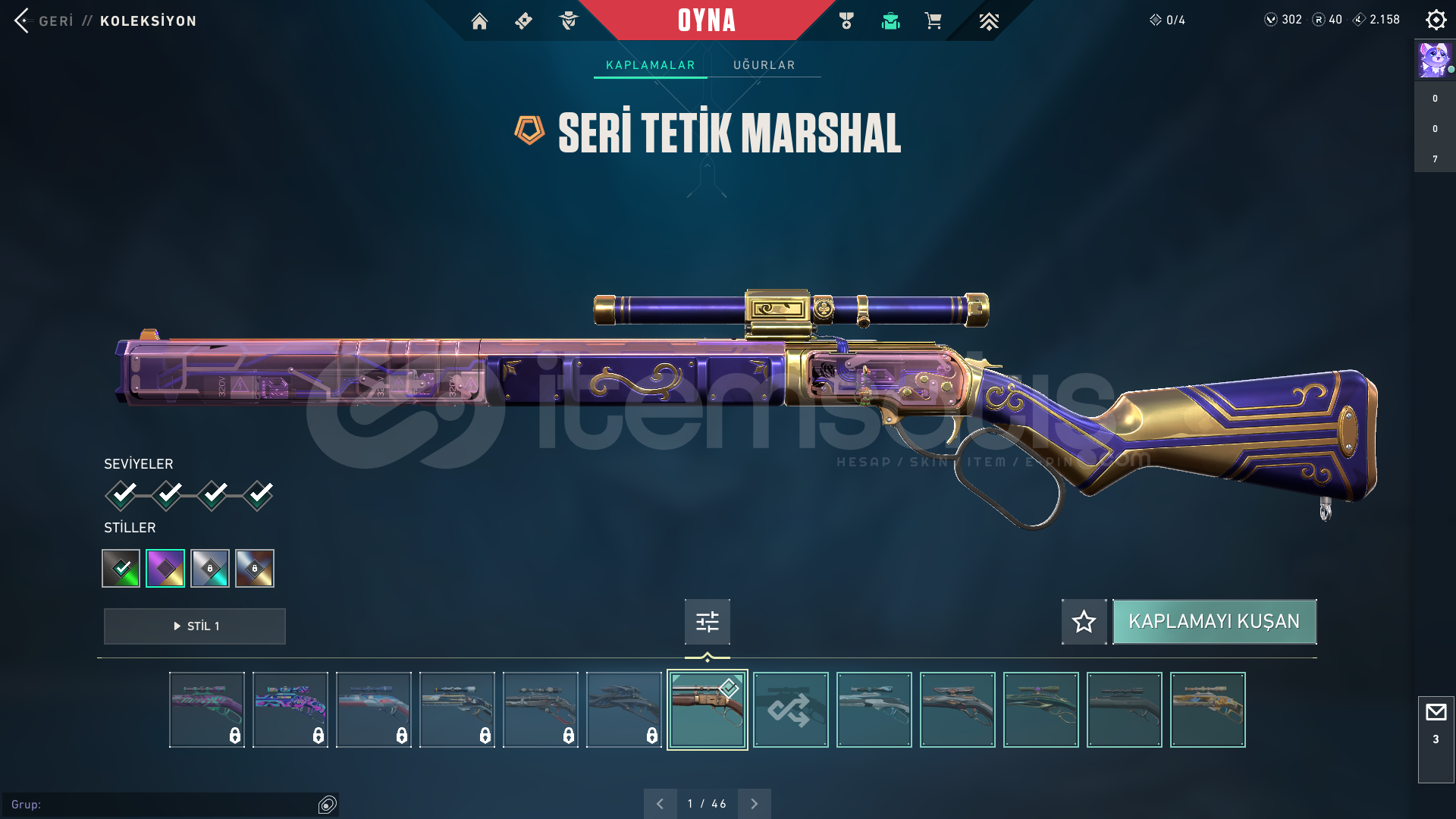Open the player avatar profile
This screenshot has width=1456, height=819.
tap(1434, 60)
